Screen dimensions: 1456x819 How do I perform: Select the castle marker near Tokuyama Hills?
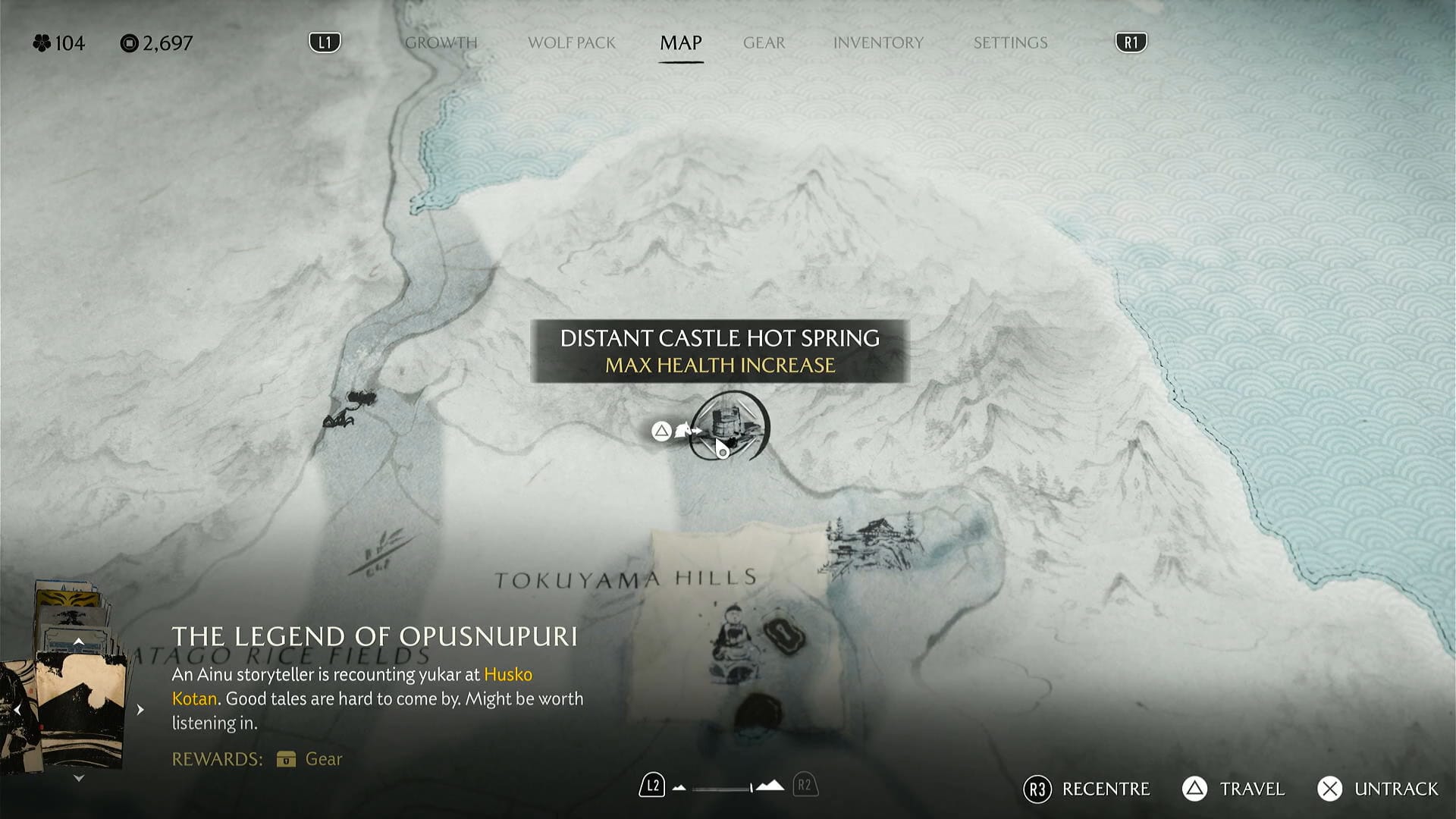click(874, 543)
